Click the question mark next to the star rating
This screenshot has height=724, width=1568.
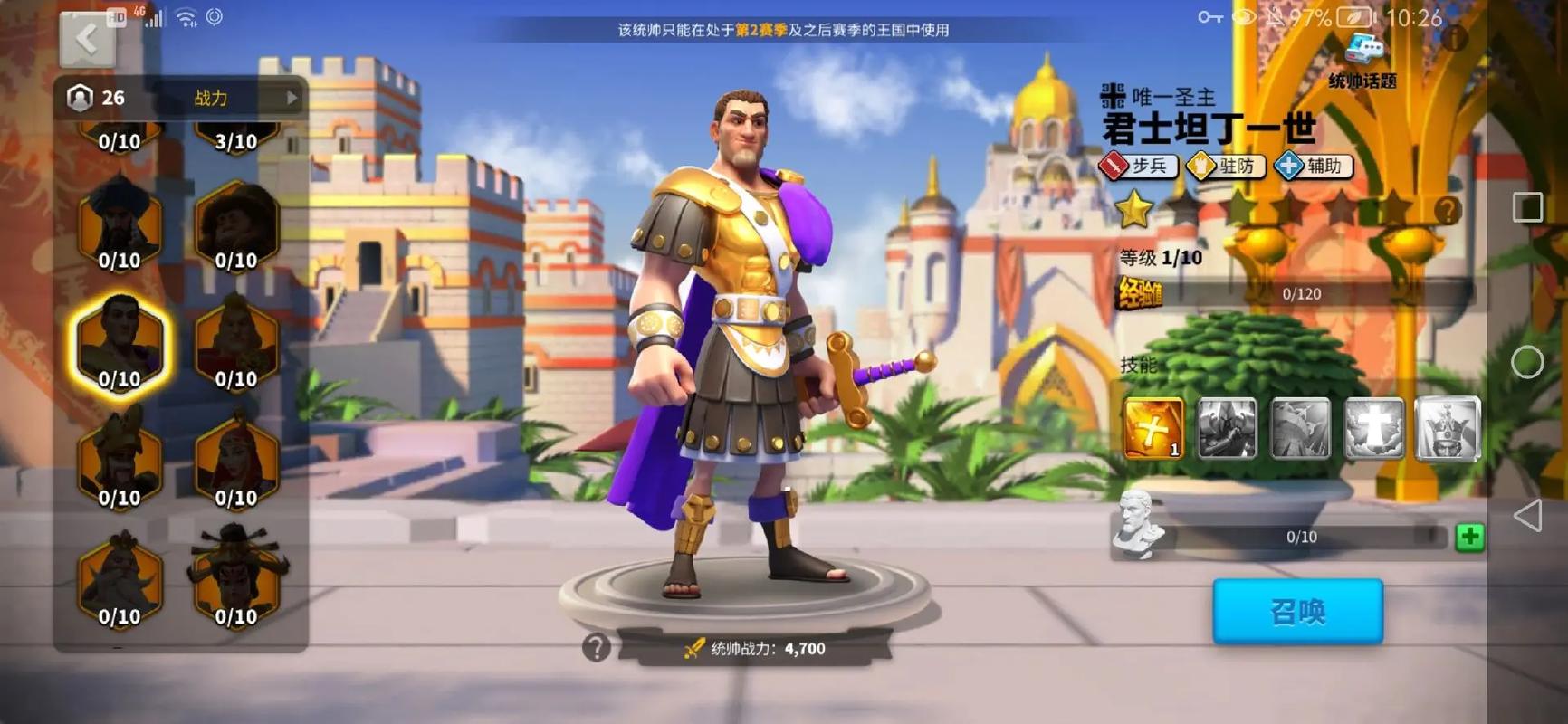point(1447,210)
